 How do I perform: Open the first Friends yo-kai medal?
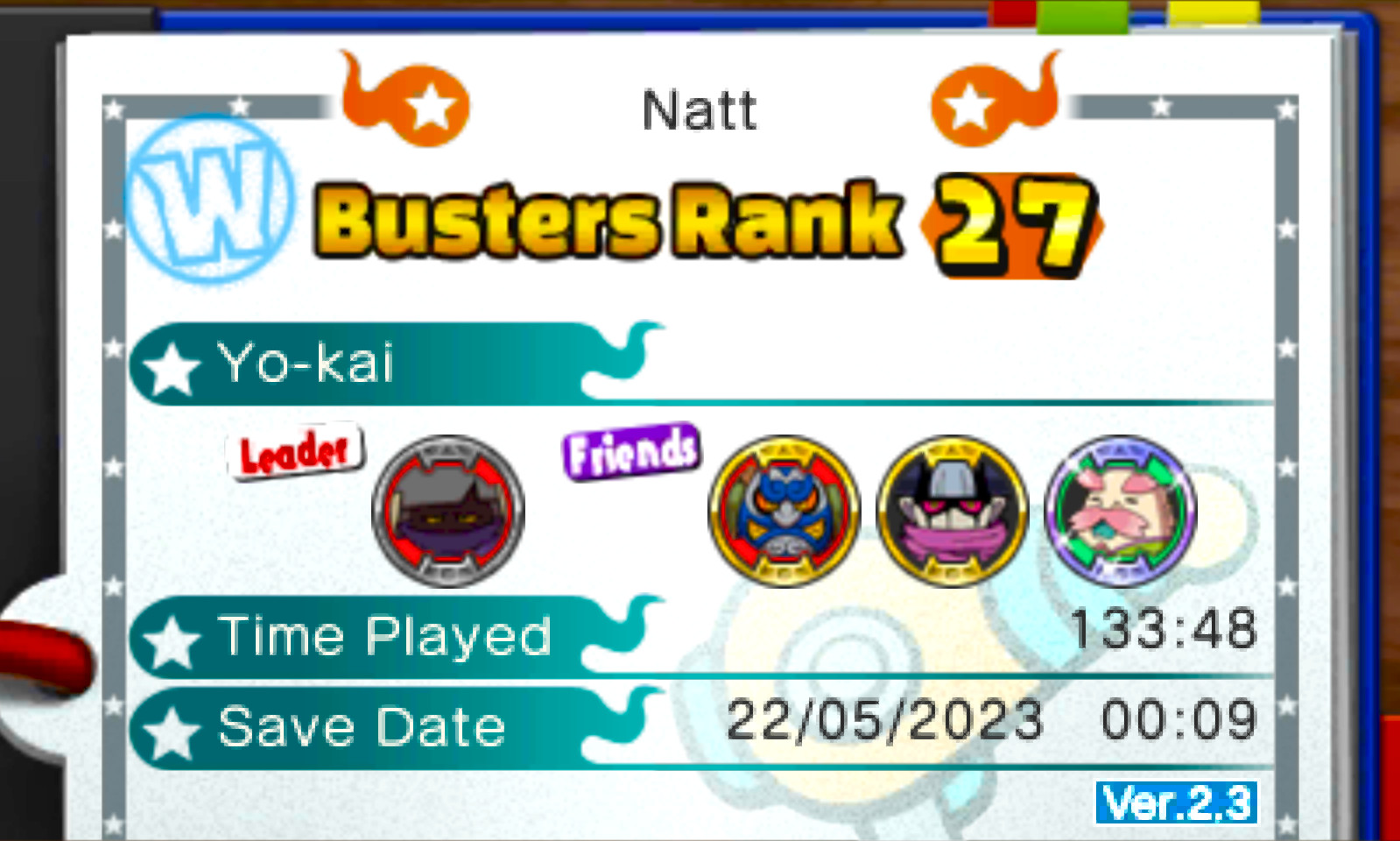[784, 511]
